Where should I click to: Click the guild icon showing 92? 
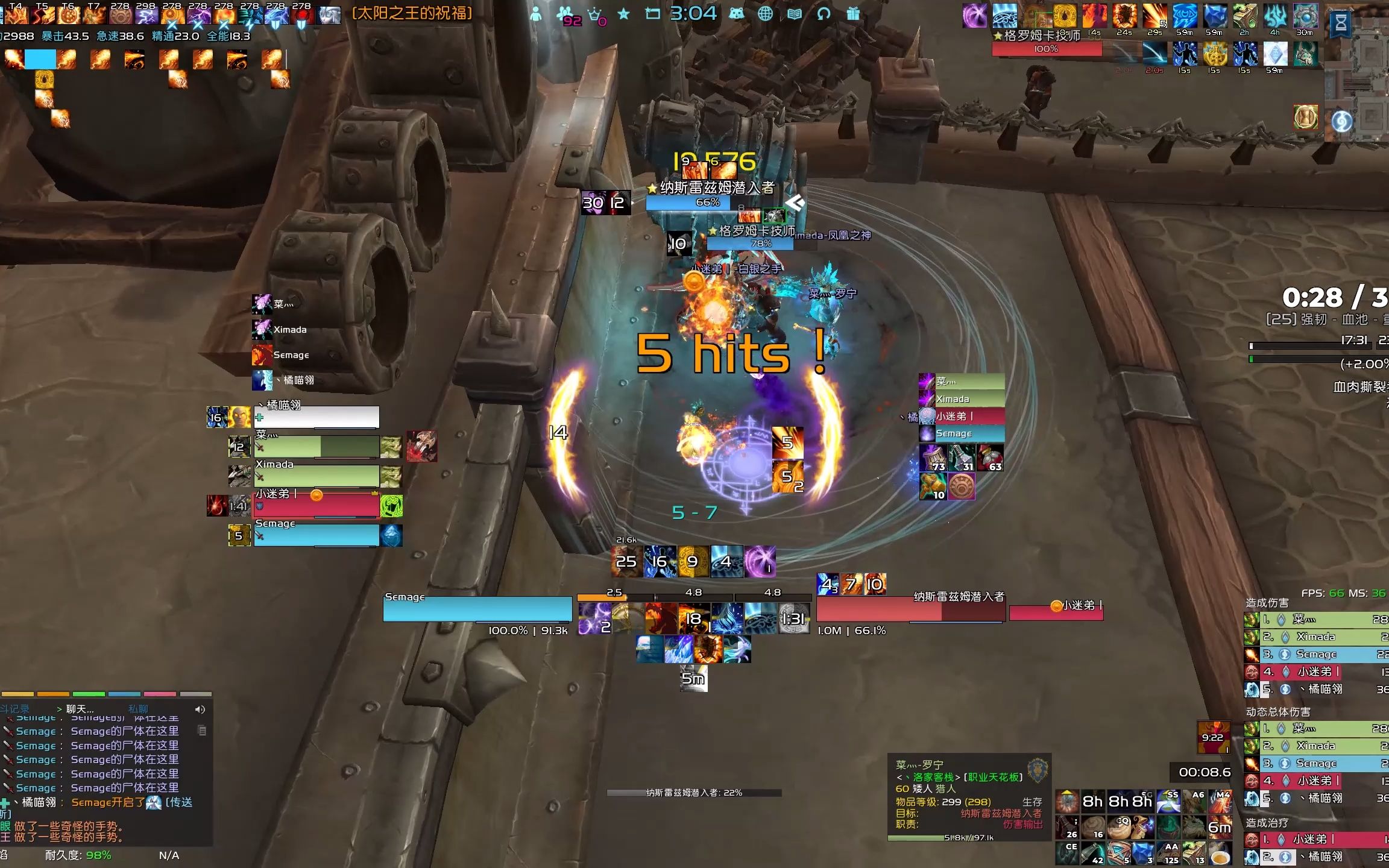coord(565,14)
